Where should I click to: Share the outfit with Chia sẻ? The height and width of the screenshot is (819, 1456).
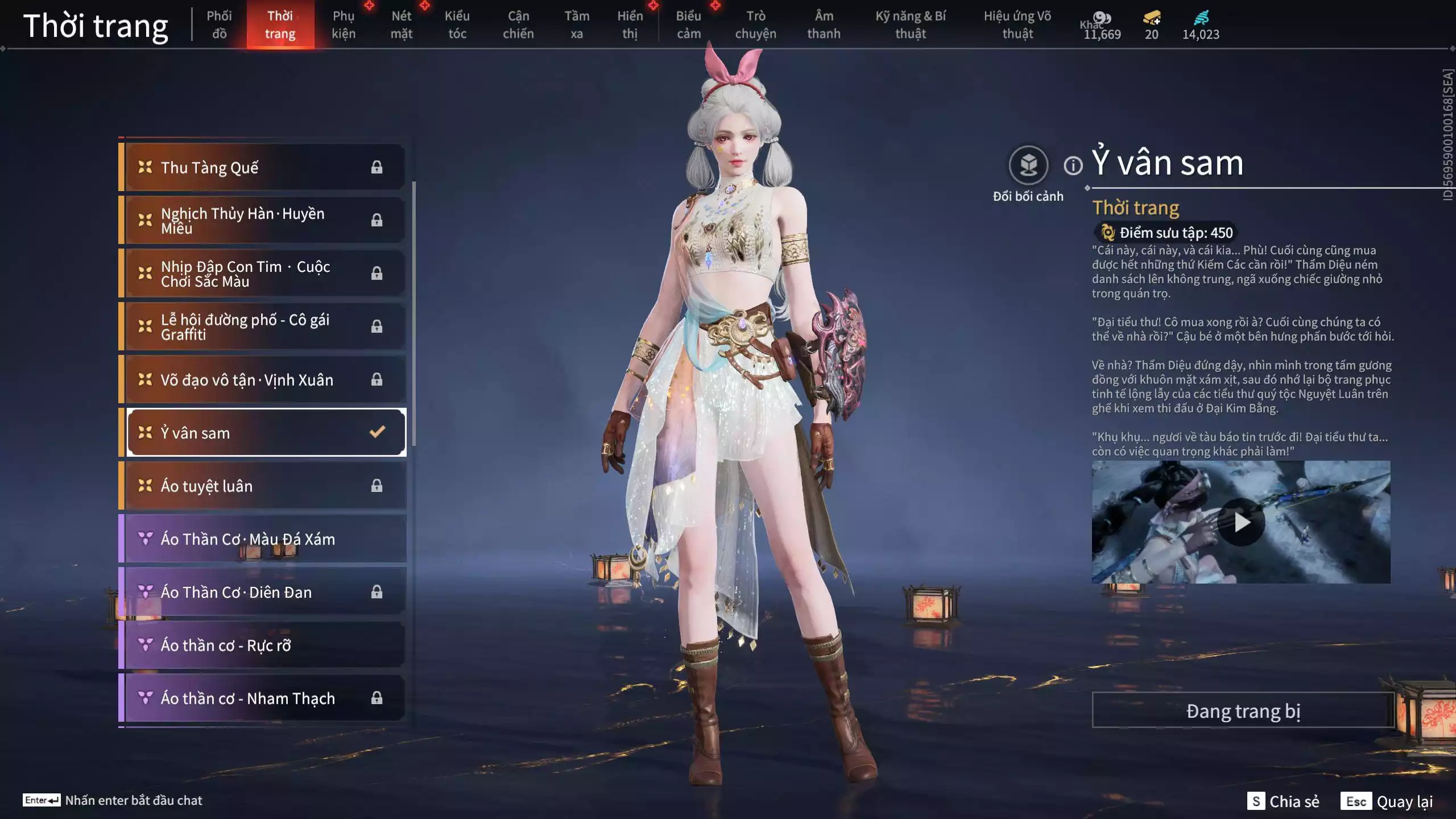(1283, 801)
